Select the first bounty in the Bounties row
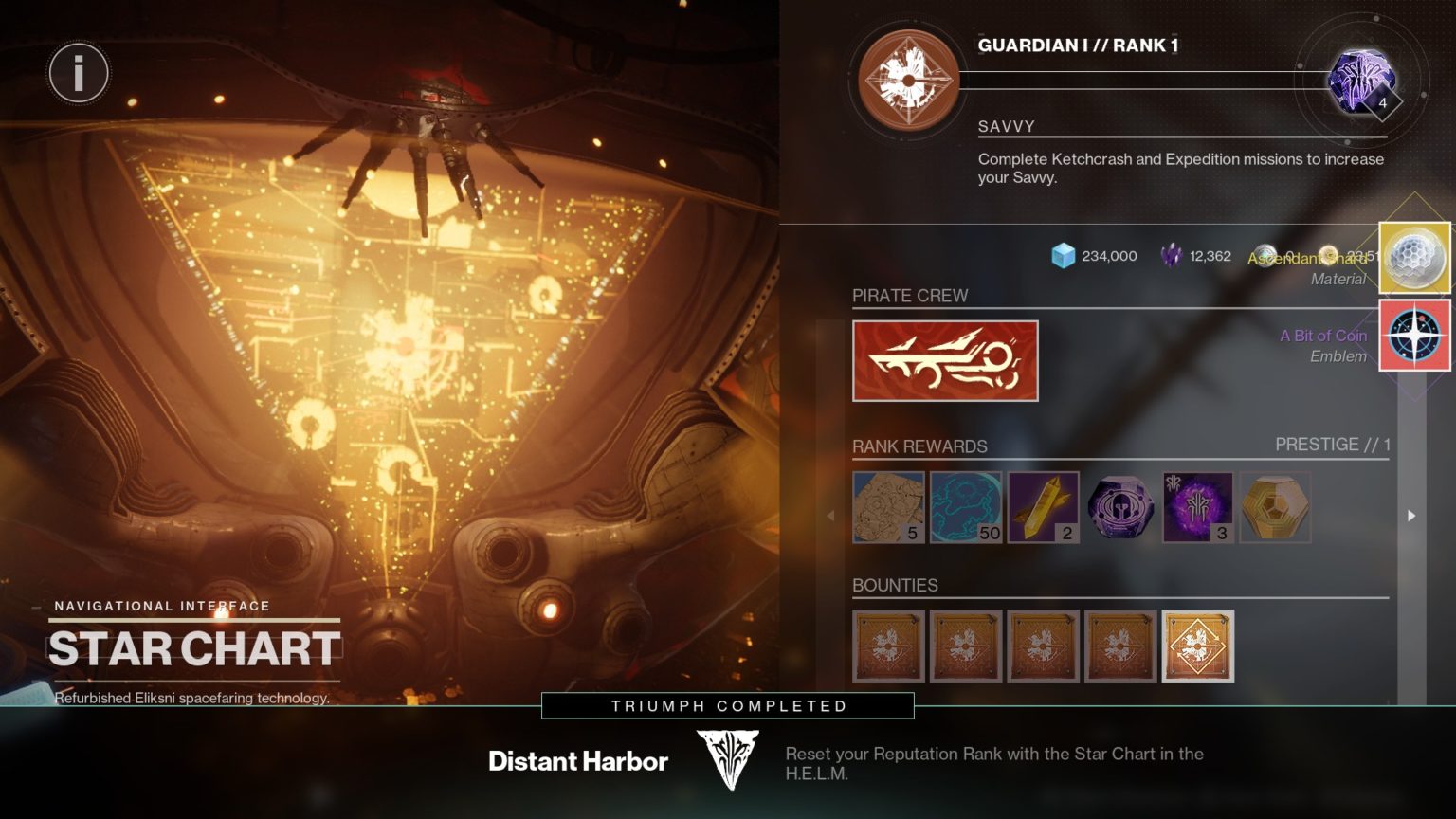This screenshot has width=1456, height=819. (888, 646)
